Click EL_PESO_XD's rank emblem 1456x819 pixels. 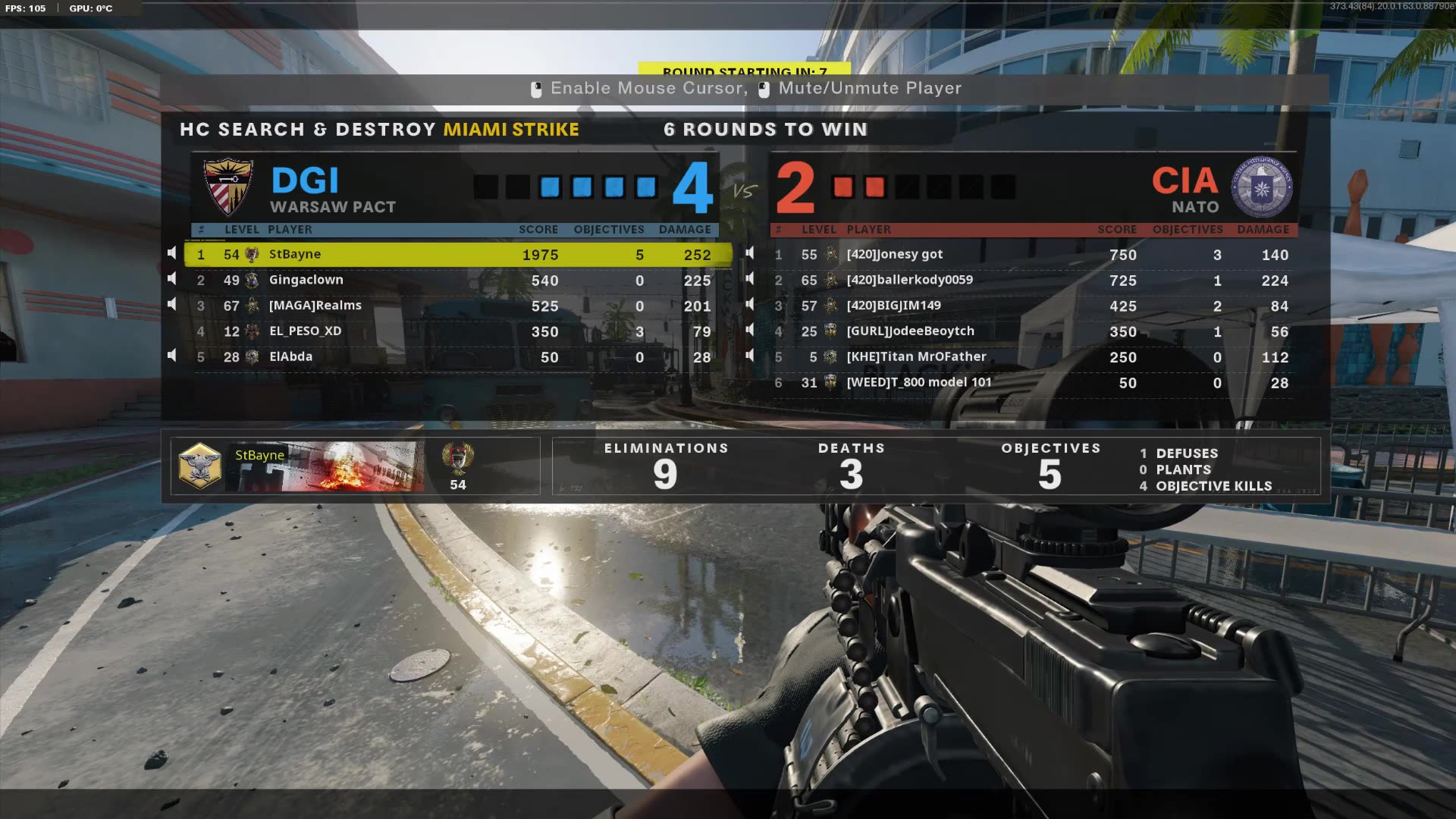click(x=251, y=331)
